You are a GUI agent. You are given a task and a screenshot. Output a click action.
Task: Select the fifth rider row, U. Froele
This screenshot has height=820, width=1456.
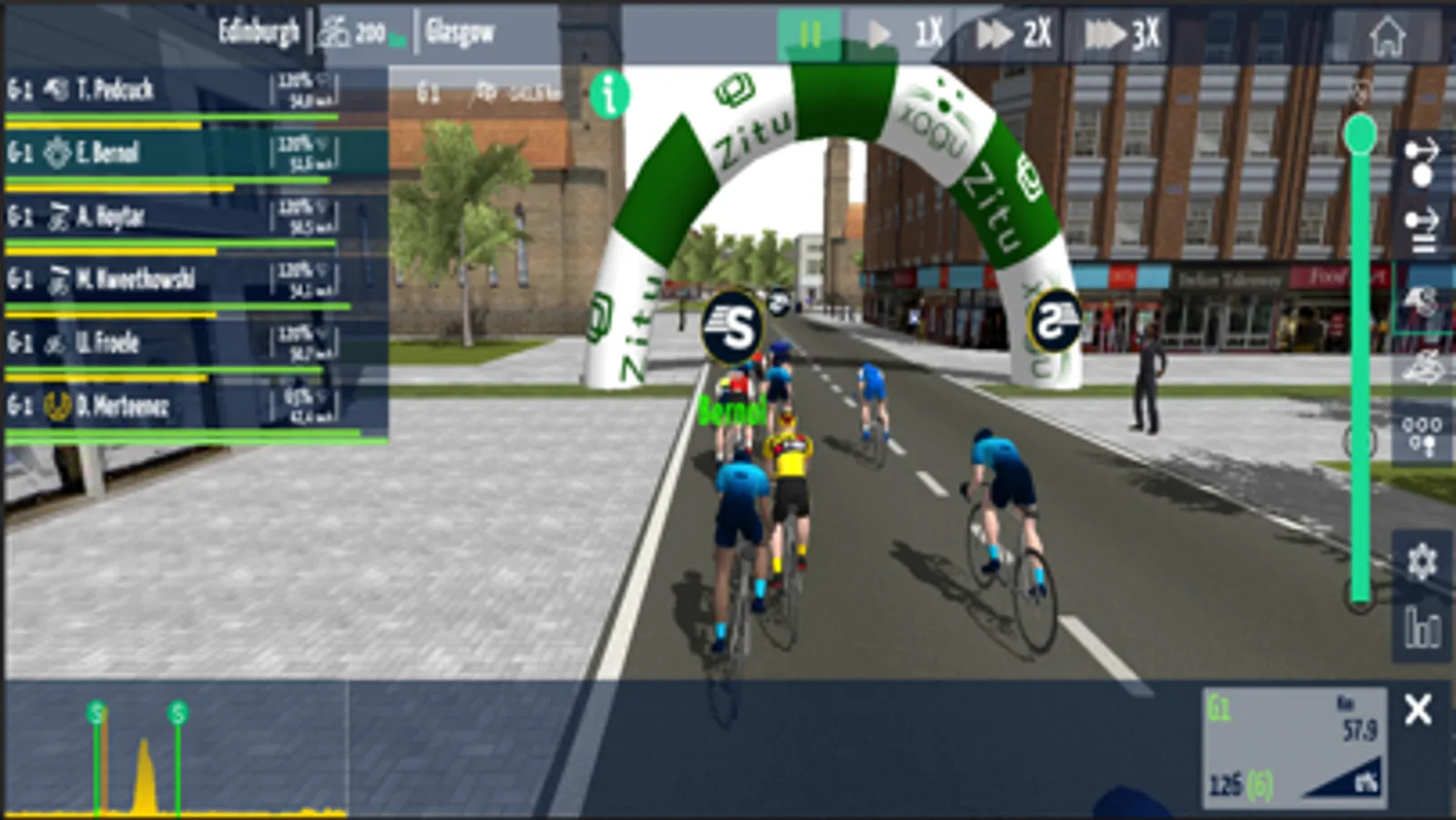pos(173,343)
